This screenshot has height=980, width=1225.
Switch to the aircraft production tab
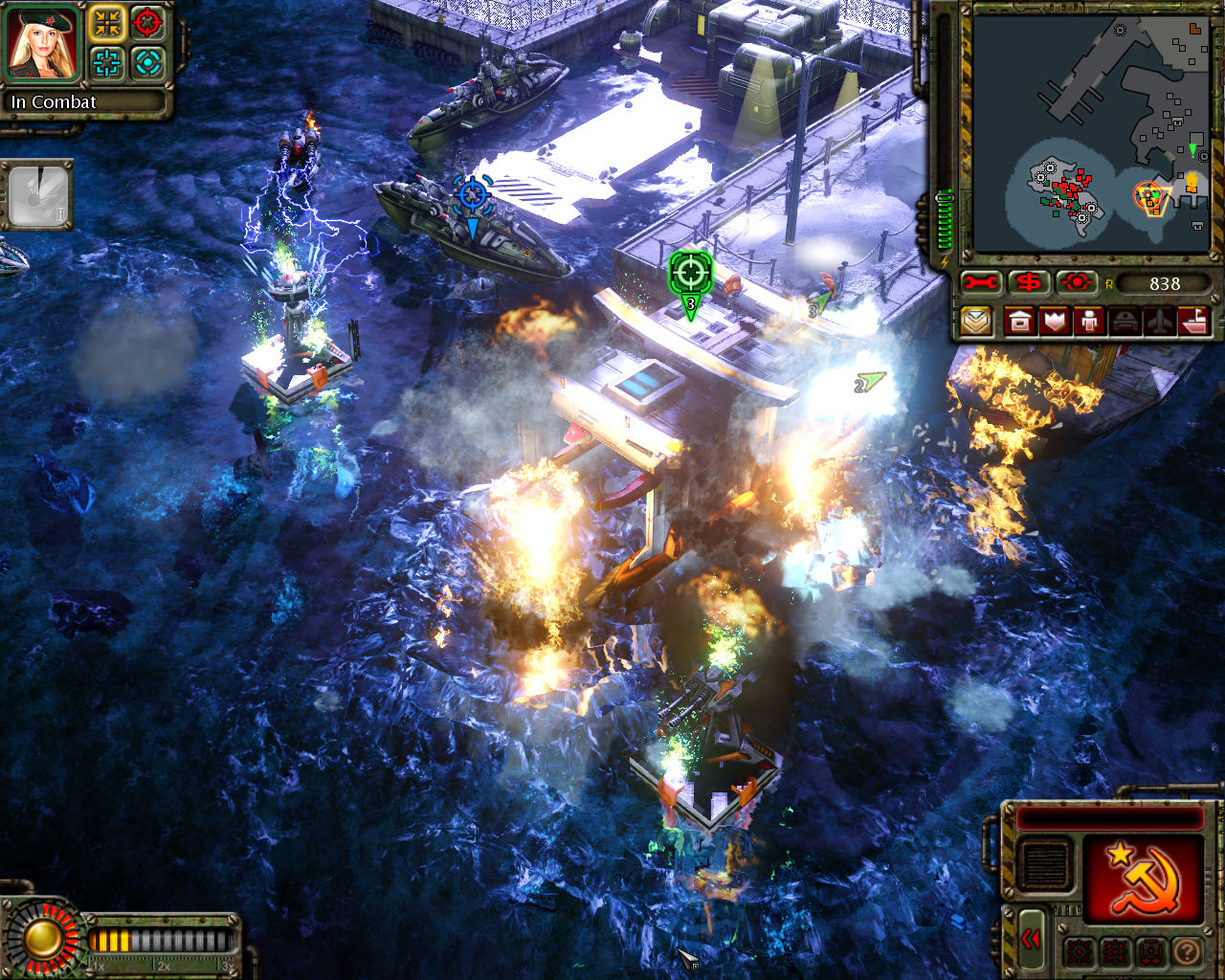(1159, 322)
